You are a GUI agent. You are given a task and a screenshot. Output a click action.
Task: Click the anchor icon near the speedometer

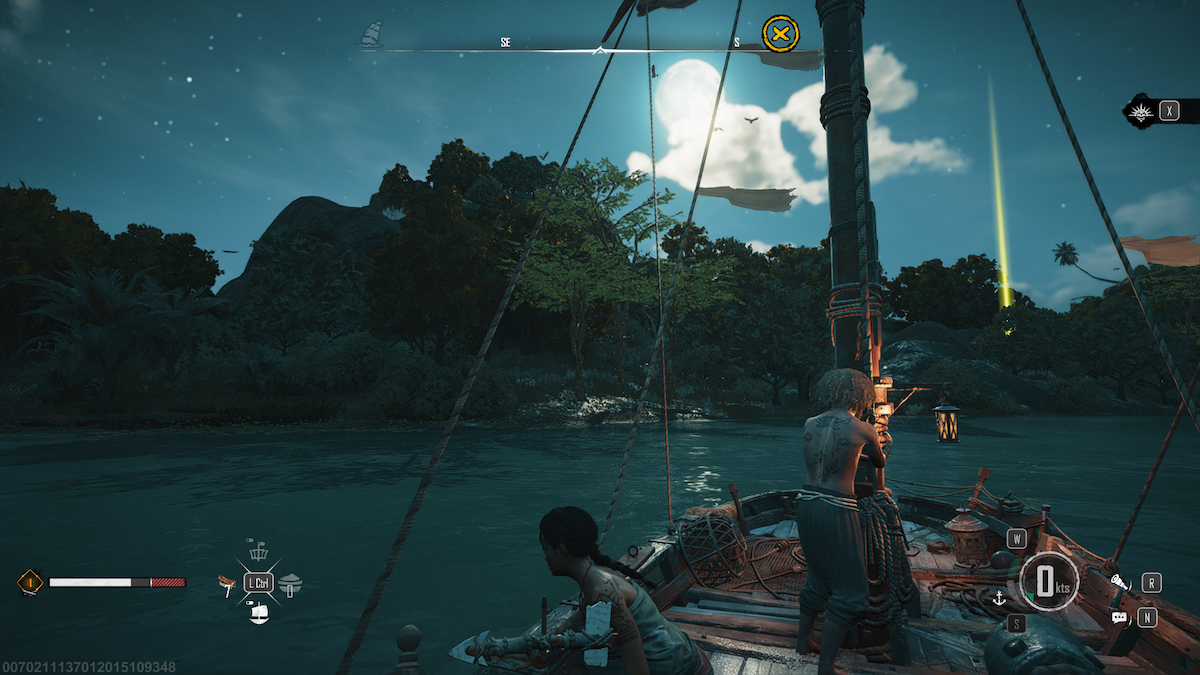(997, 598)
